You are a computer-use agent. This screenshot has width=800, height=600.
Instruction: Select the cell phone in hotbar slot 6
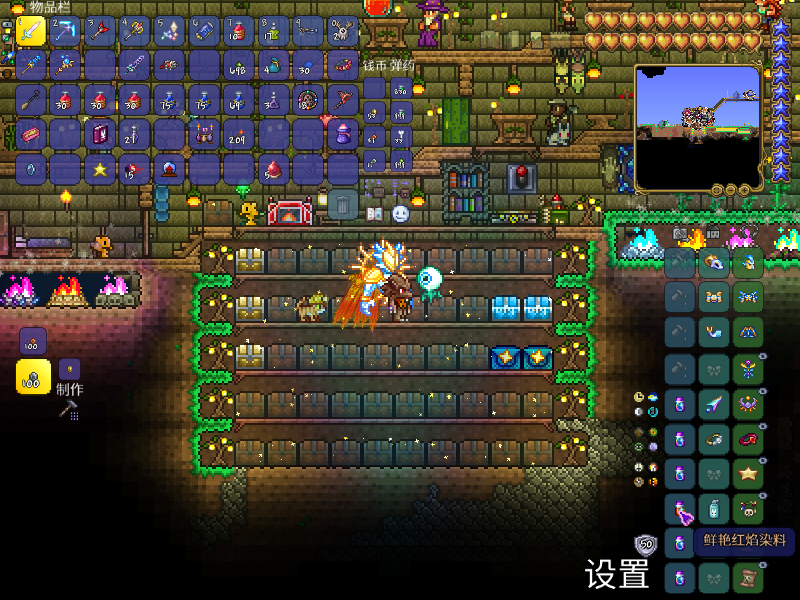[204, 32]
